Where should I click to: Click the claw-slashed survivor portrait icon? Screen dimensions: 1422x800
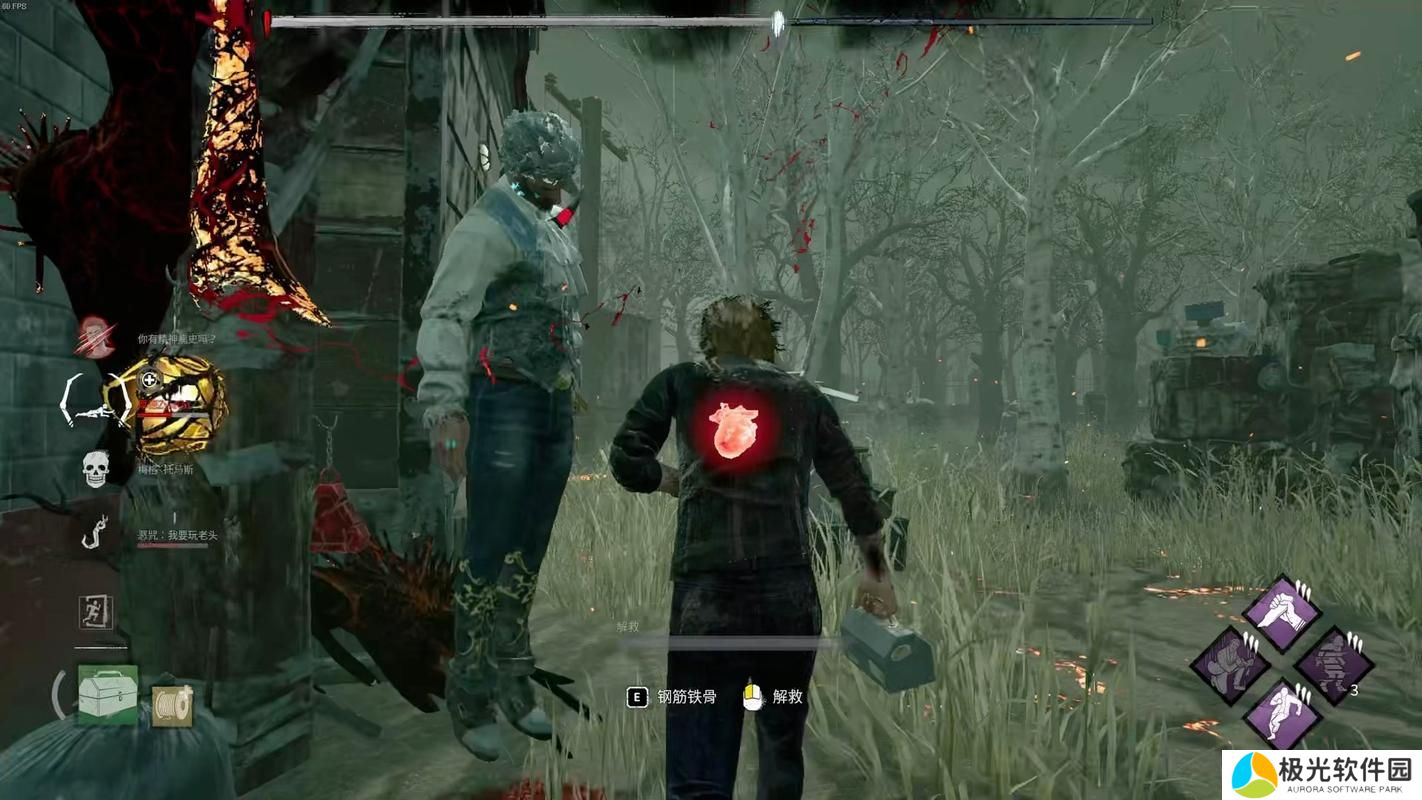pyautogui.click(x=95, y=337)
